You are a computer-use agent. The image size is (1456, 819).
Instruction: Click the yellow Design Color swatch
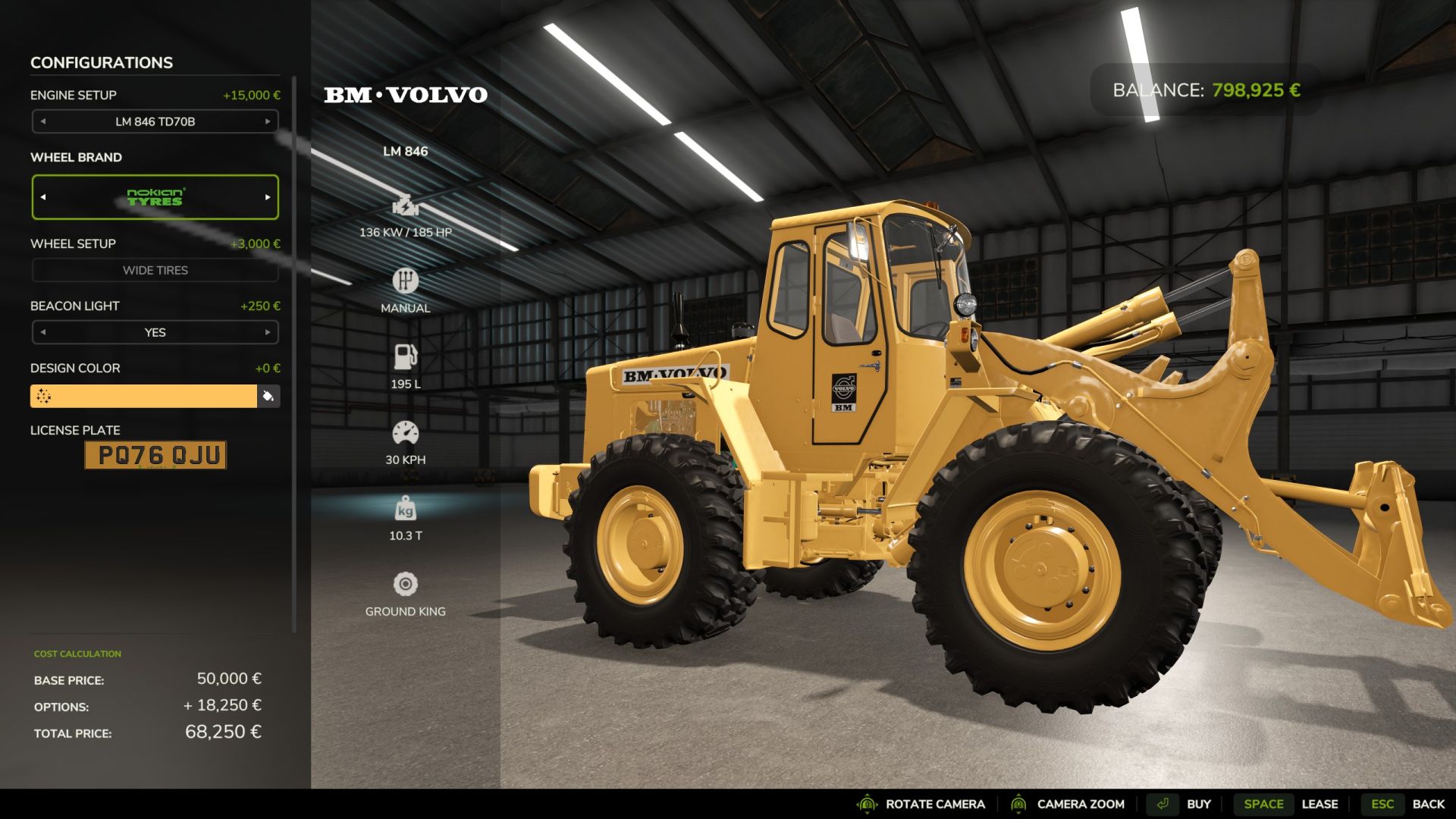tap(144, 396)
